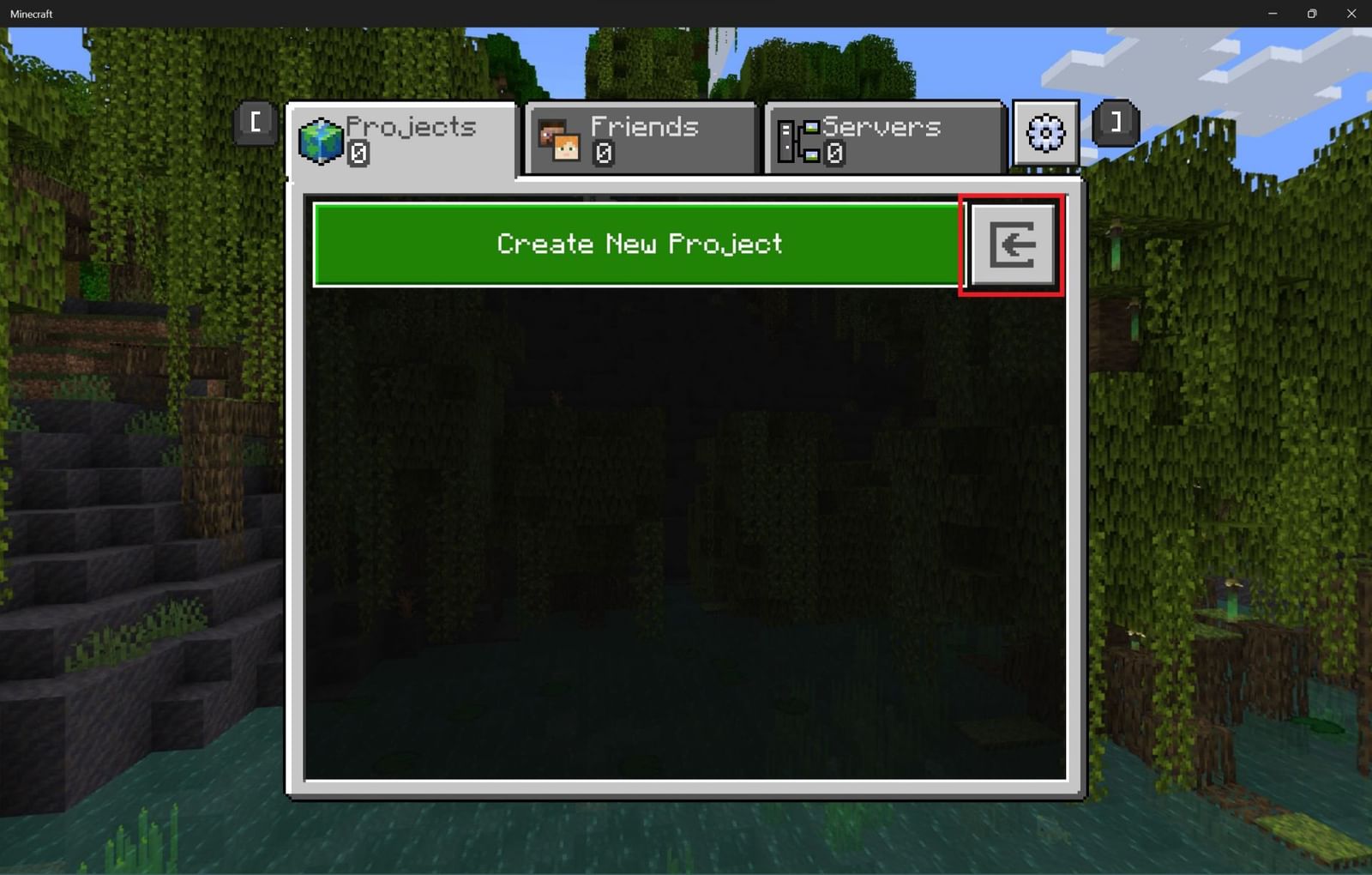Select the Projects tab
This screenshot has height=875, width=1372.
[x=403, y=137]
